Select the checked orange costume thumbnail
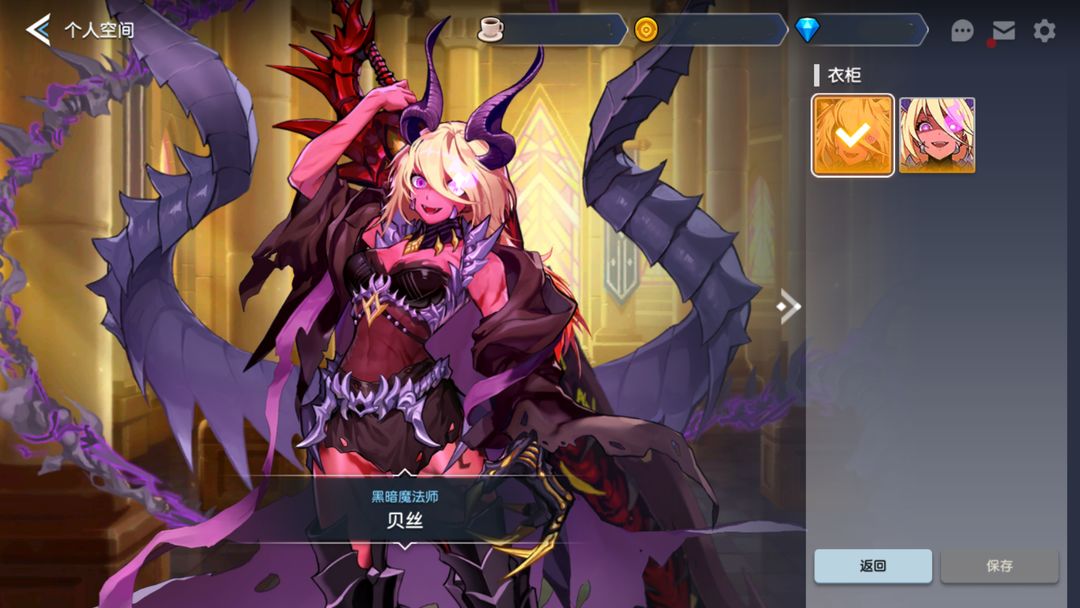 (x=853, y=135)
